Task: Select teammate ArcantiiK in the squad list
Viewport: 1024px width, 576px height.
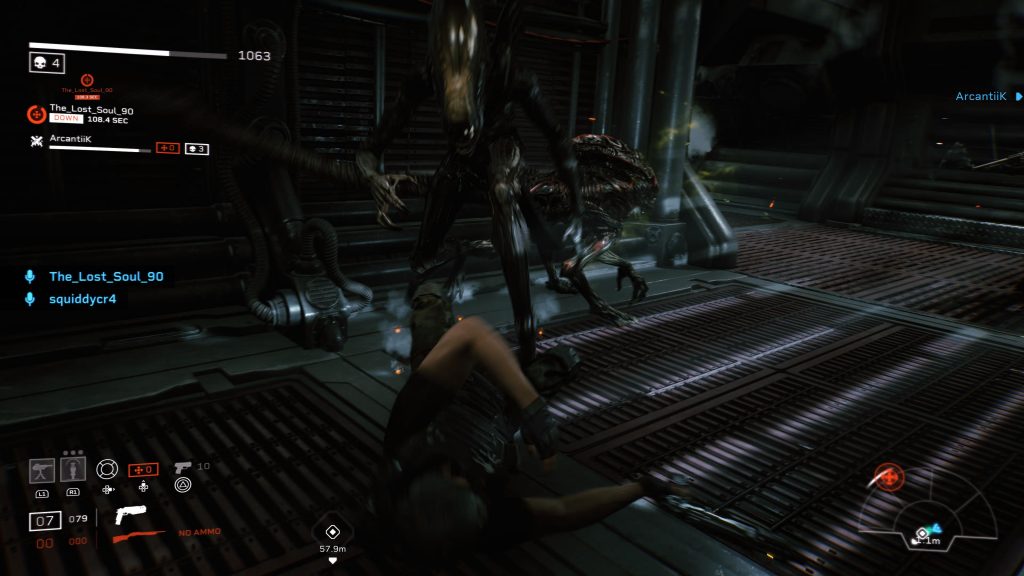Action: (x=70, y=140)
